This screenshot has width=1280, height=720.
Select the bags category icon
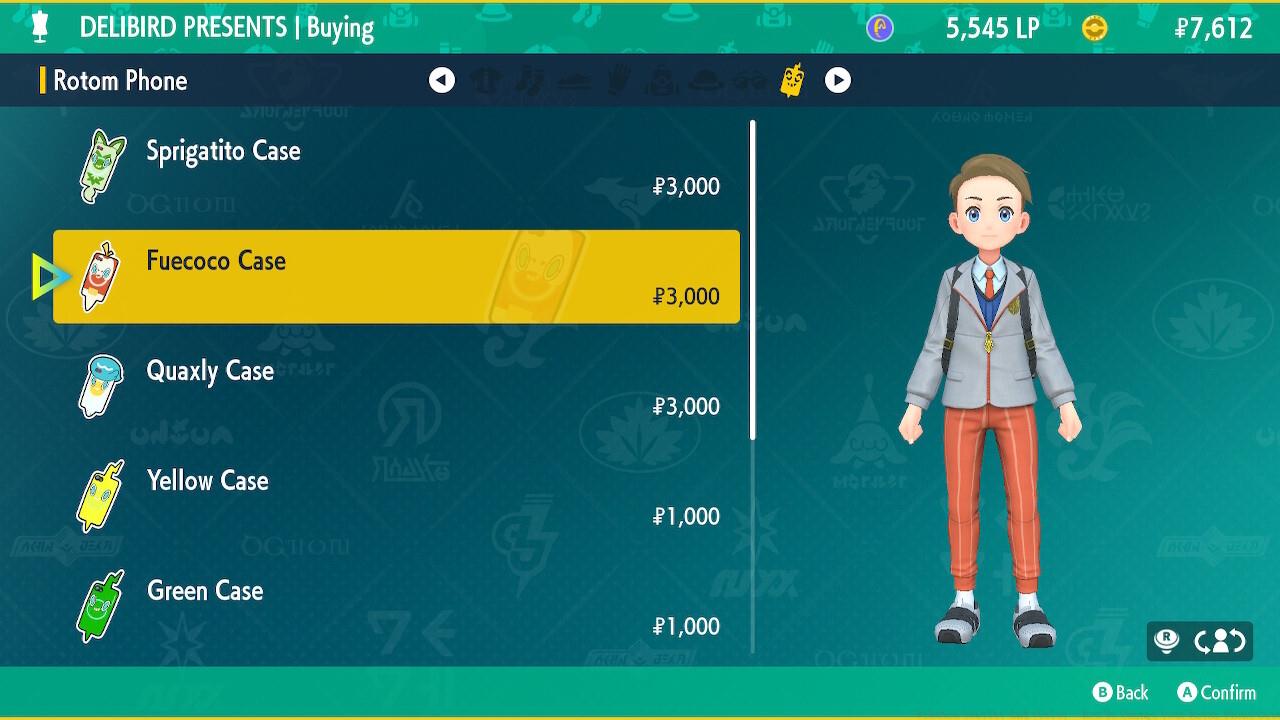coord(662,81)
